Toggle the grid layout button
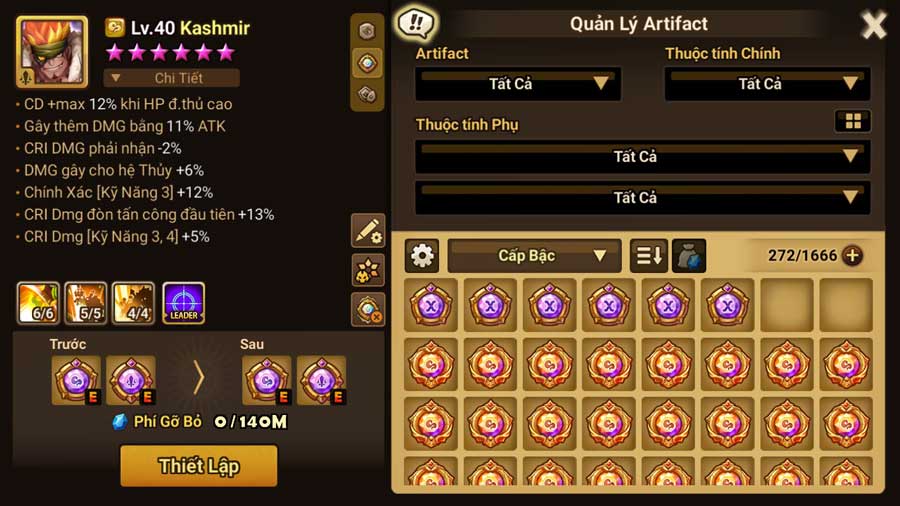This screenshot has width=900, height=506. (853, 121)
